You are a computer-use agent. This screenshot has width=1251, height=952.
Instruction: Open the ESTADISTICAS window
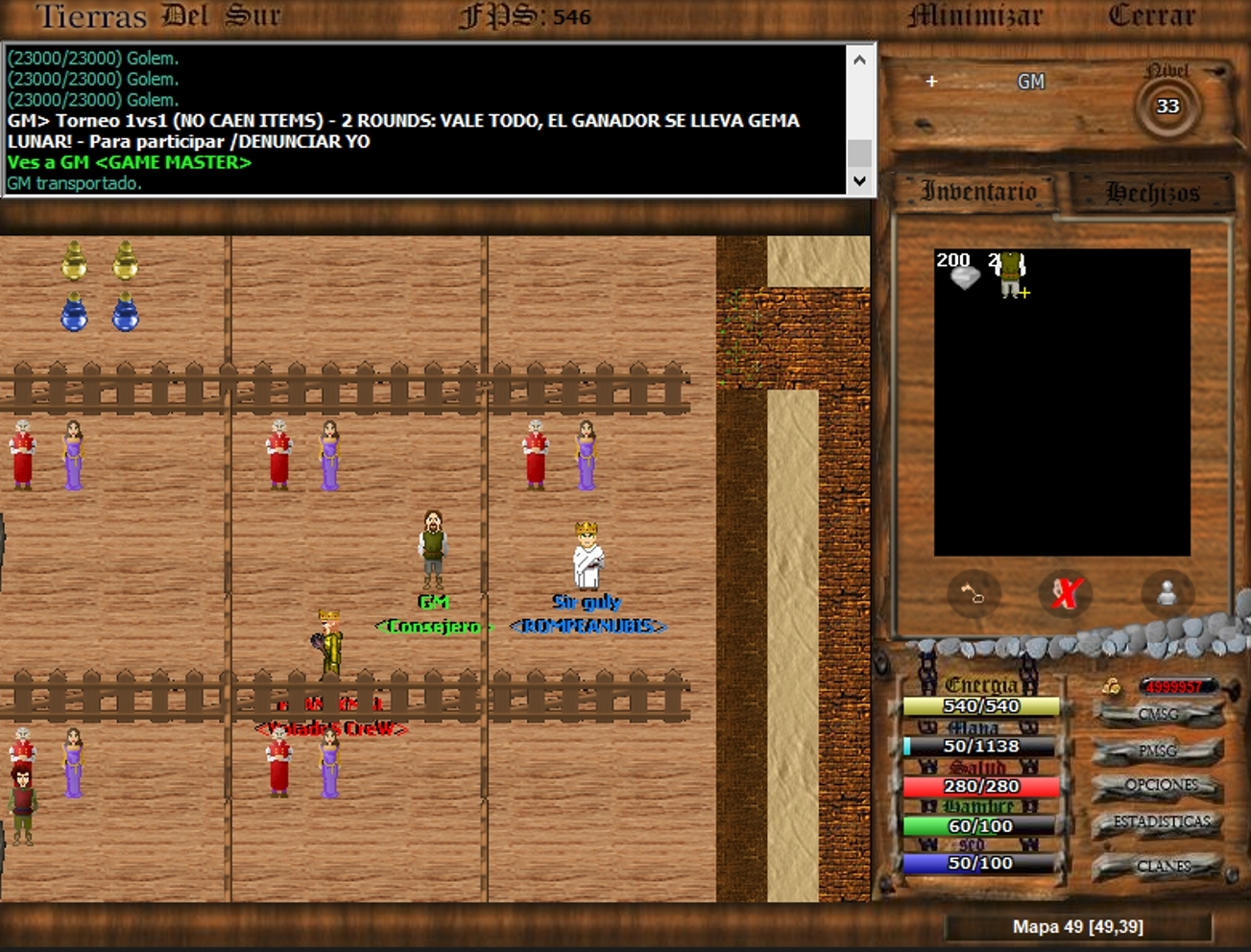click(1162, 821)
